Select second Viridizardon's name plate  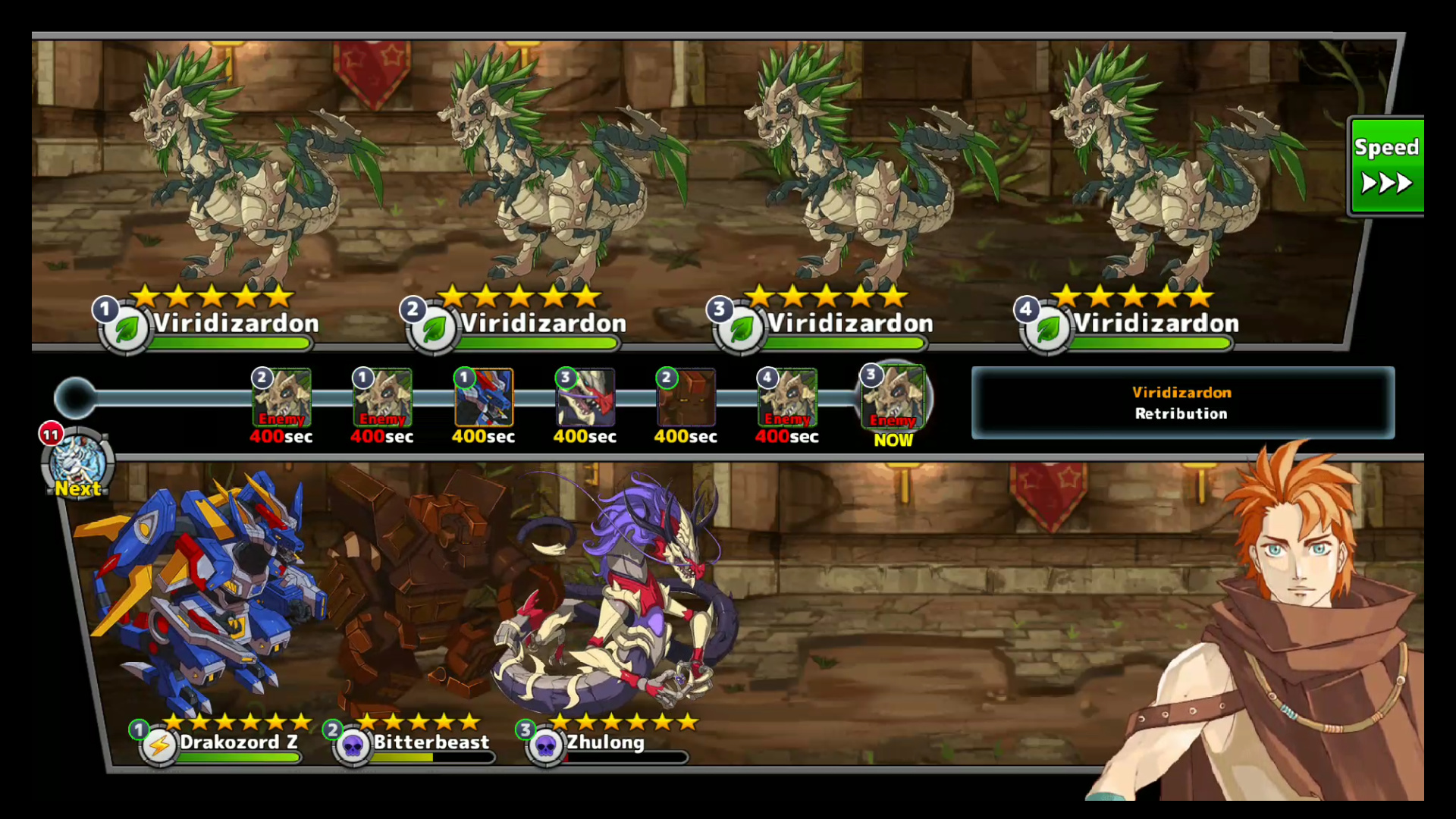point(543,325)
